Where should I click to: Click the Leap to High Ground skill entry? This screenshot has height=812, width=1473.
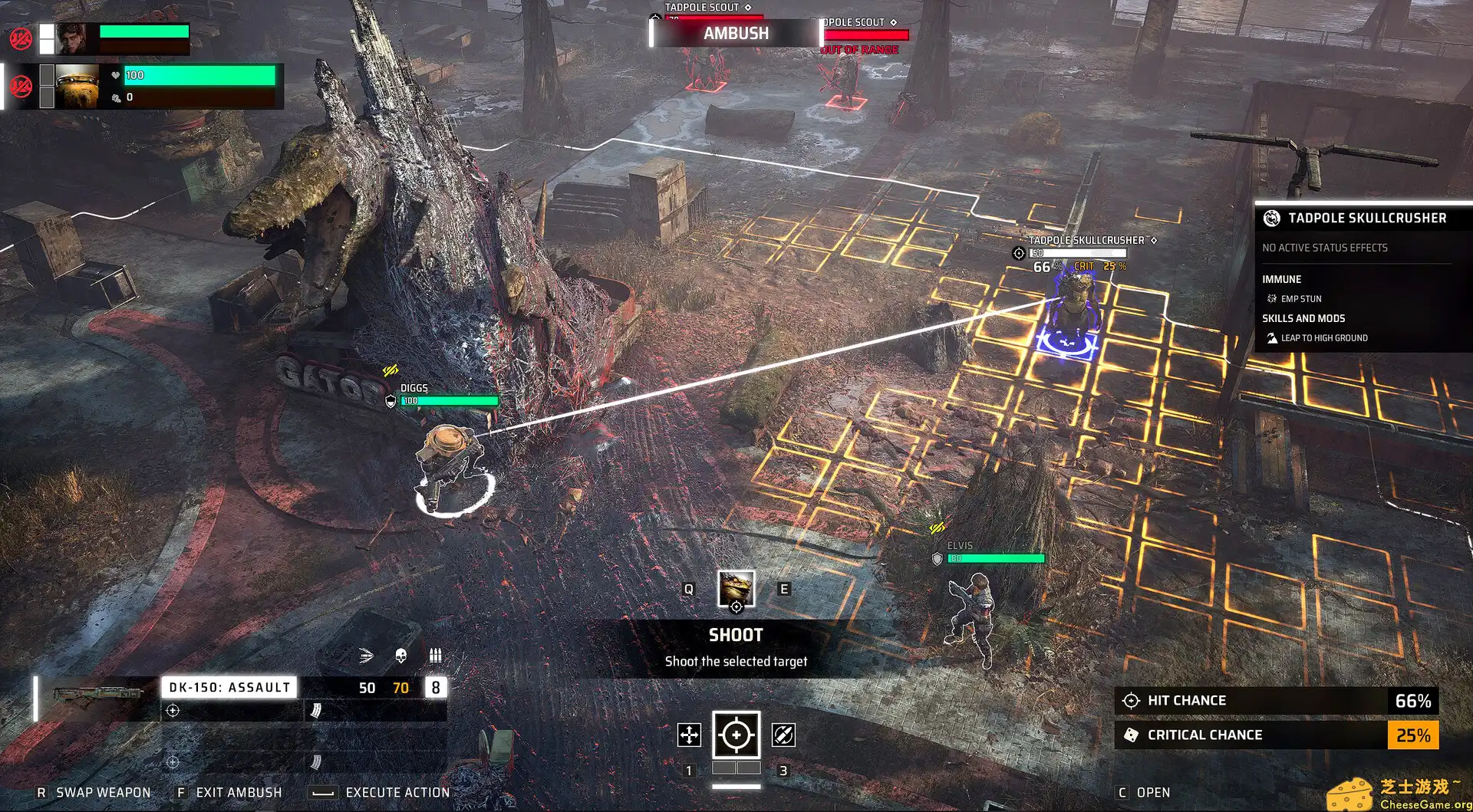coord(1323,338)
